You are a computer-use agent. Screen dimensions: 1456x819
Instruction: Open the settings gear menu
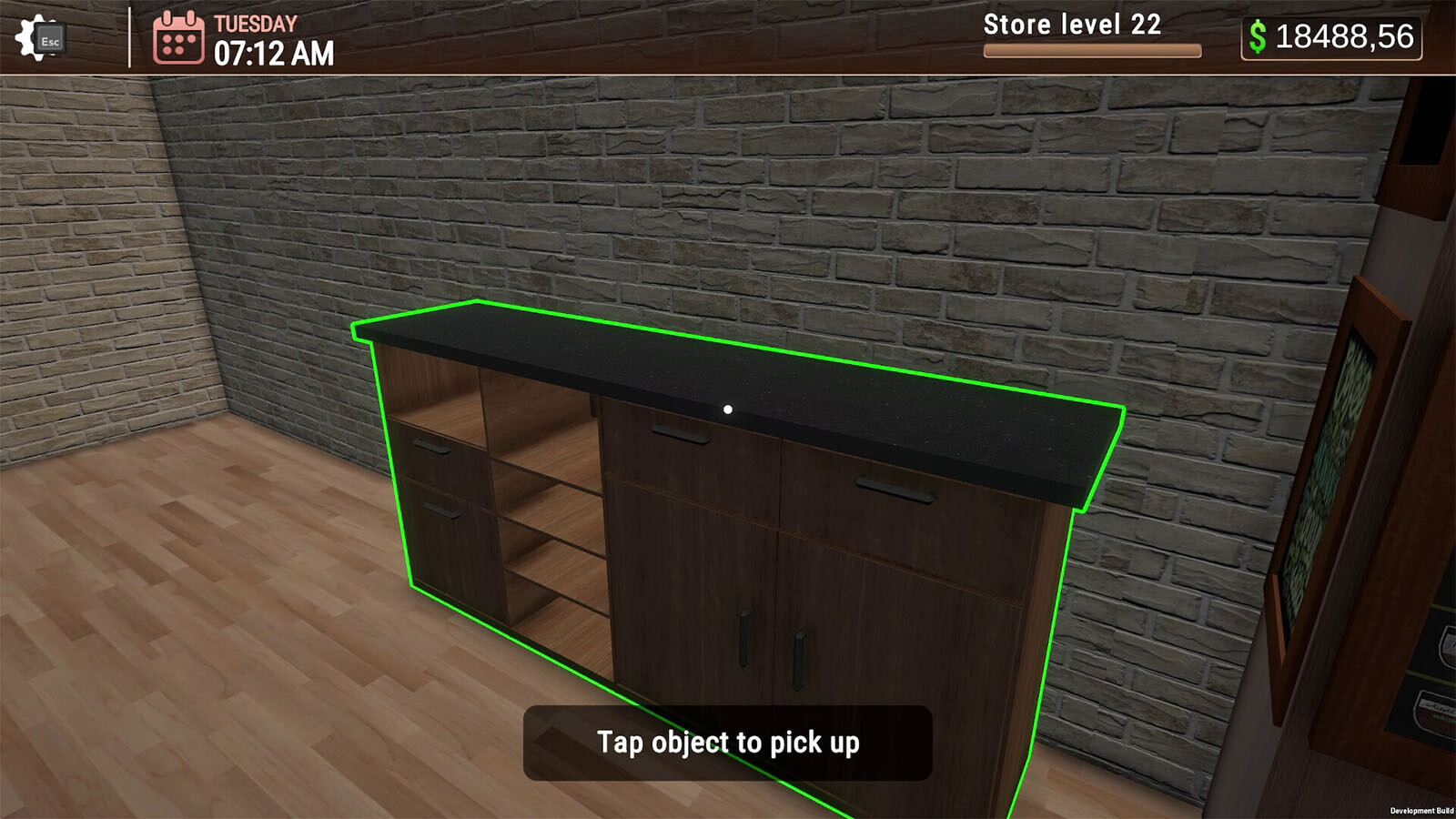[38, 38]
